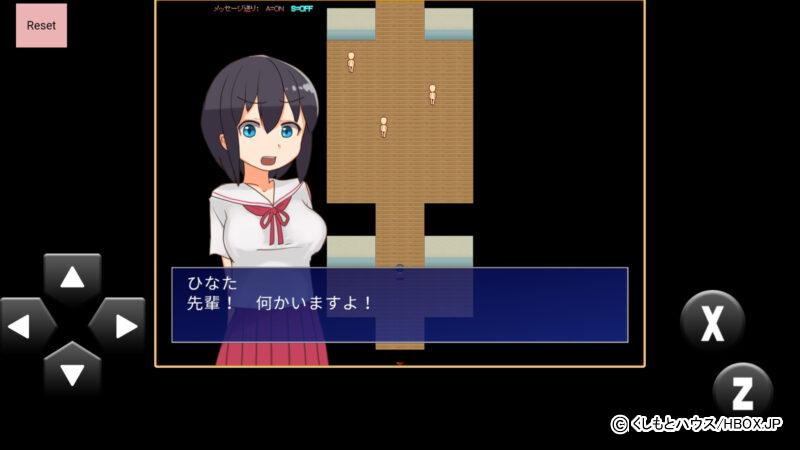Tap the left arrow on the D-pad
Image resolution: width=800 pixels, height=450 pixels.
tap(27, 326)
